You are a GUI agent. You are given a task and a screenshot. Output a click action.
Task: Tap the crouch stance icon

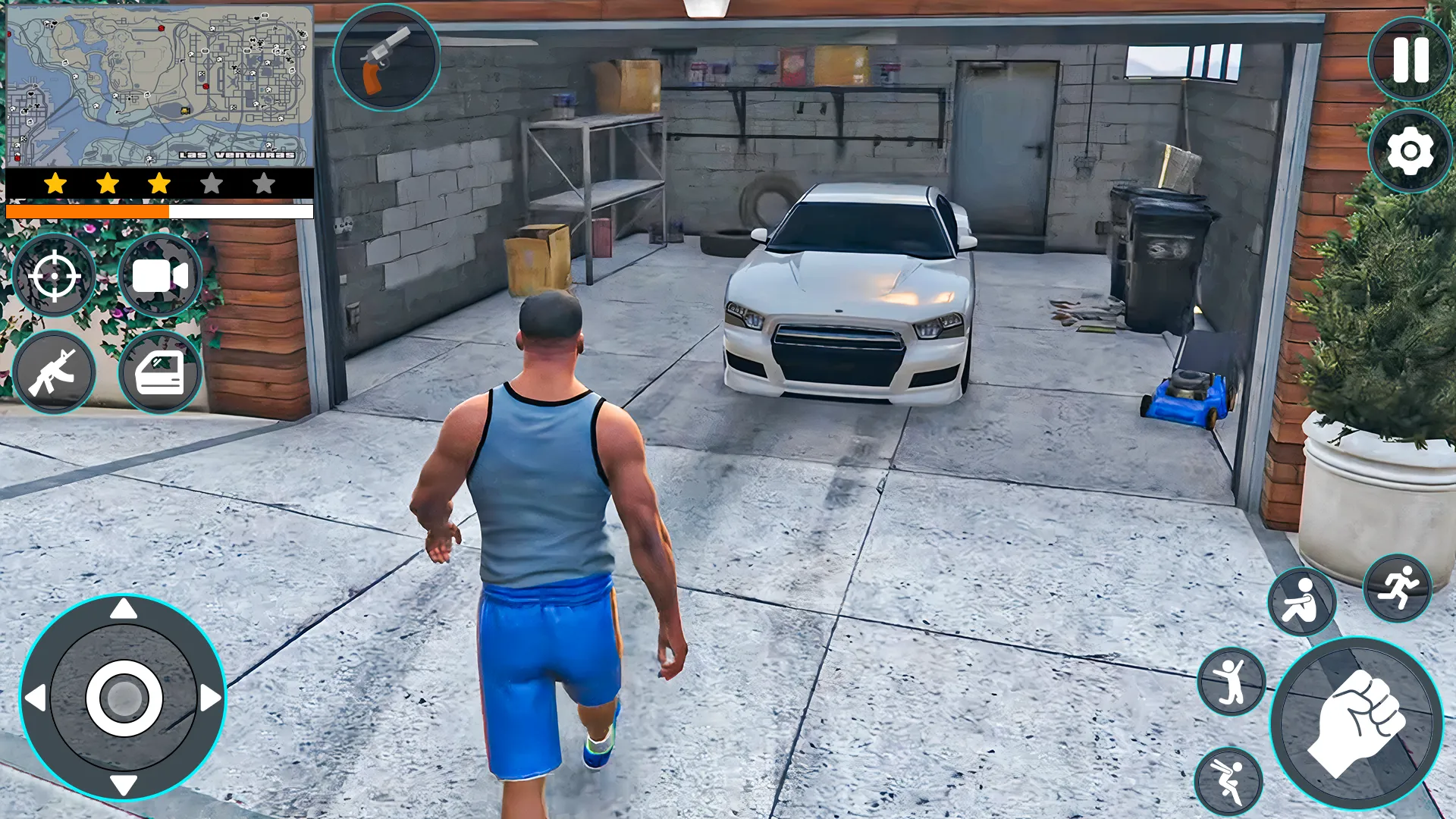point(1301,599)
